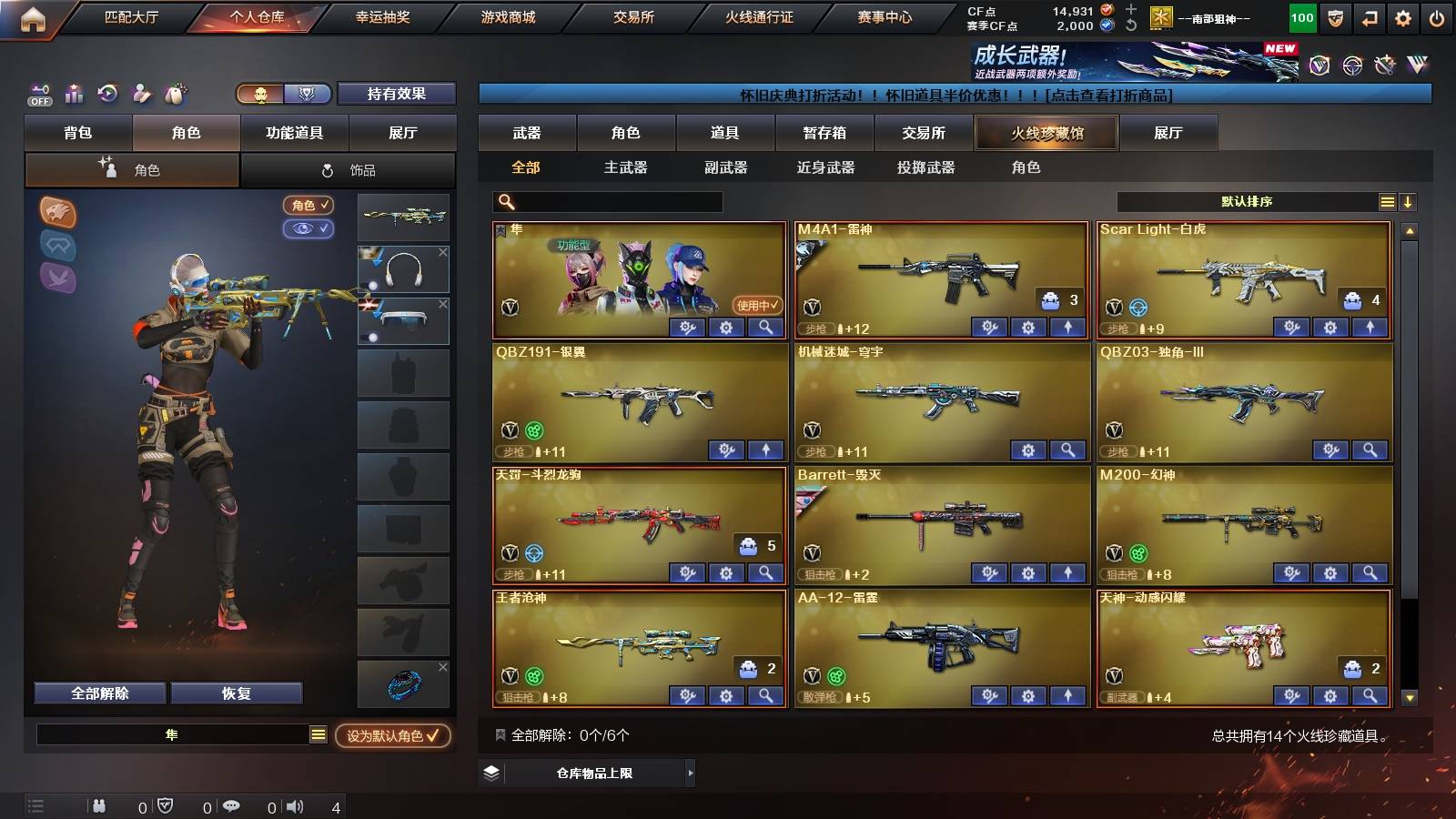Click the replay history icon in the left toolbar
Viewport: 1456px width, 819px height.
point(107,94)
